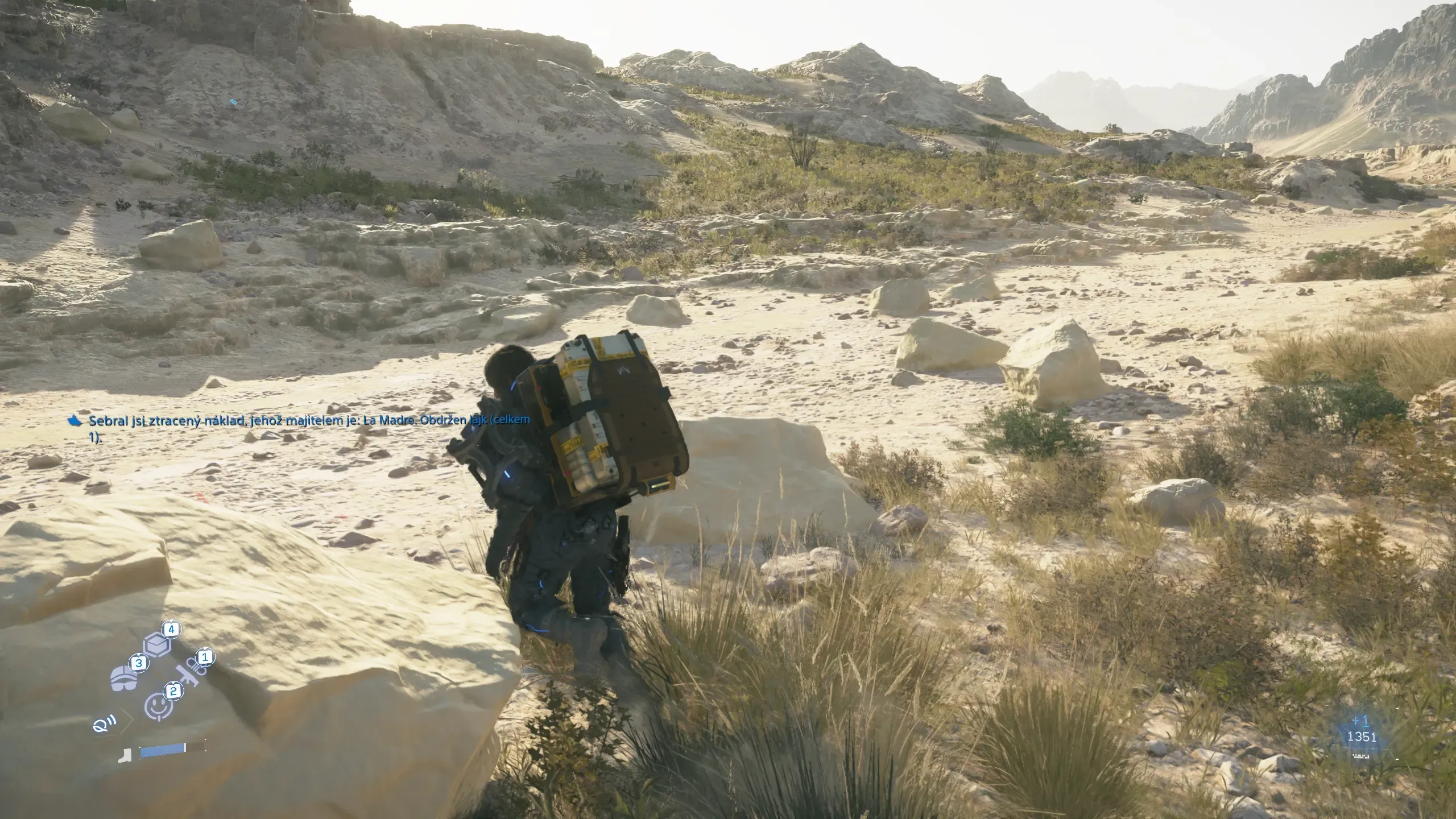This screenshot has height=819, width=1456.
Task: Expand the caret atop the number 3 badge
Action: click(x=139, y=655)
